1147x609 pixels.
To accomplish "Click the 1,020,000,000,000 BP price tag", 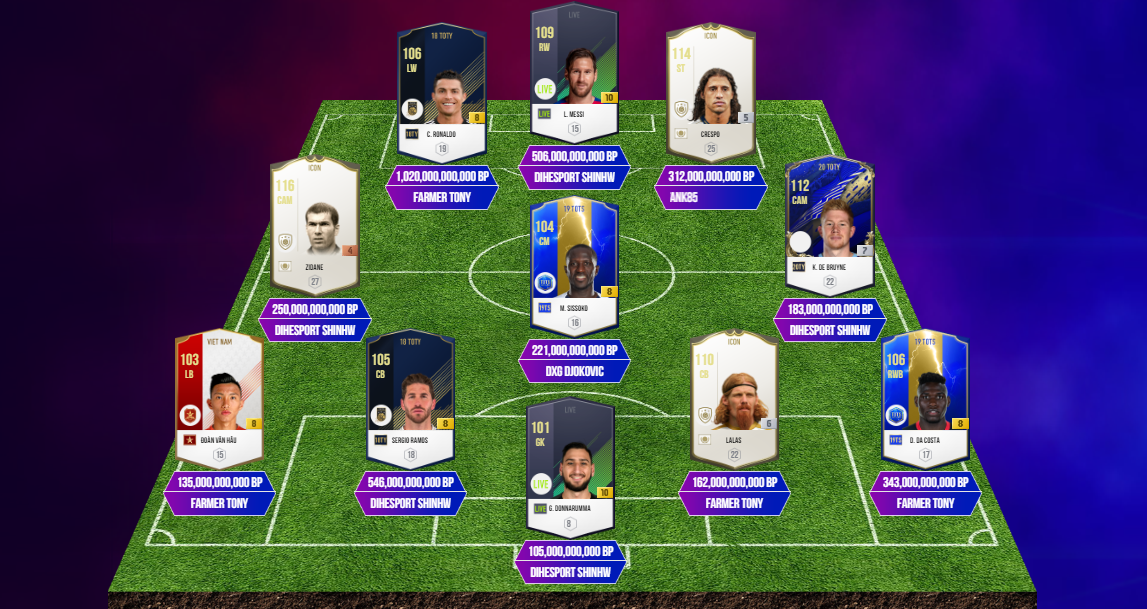I will click(x=442, y=176).
